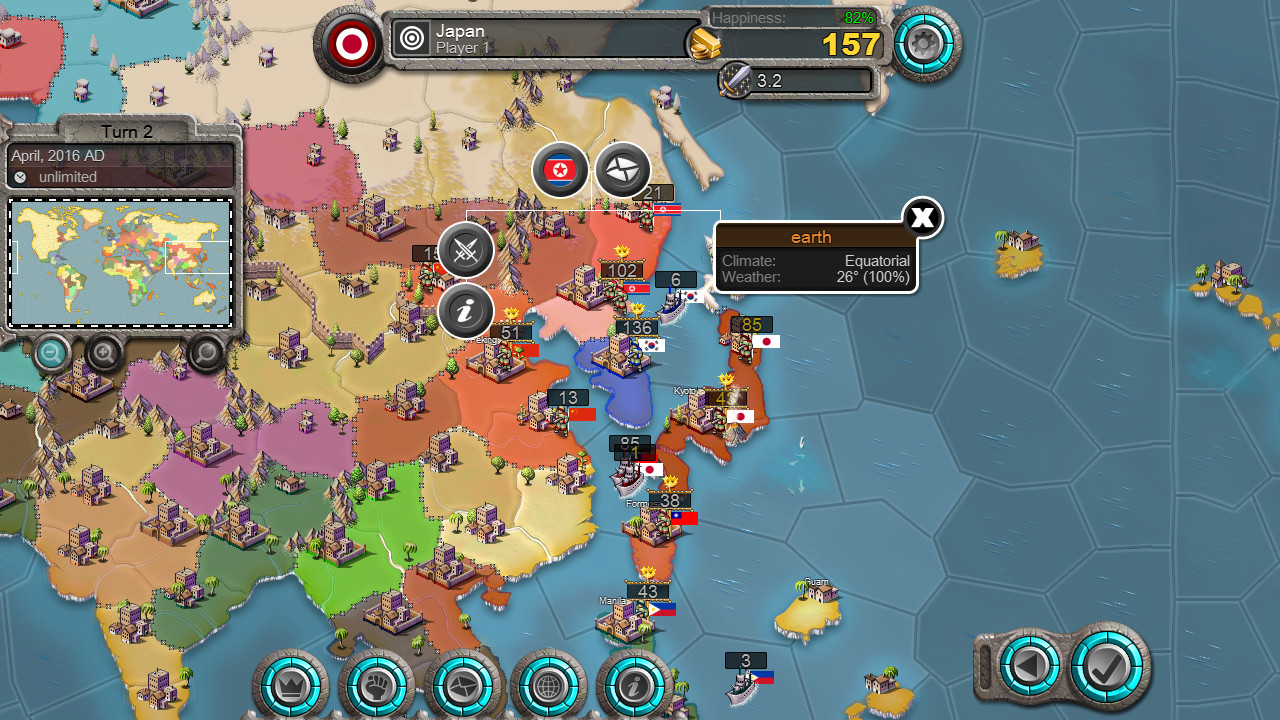Close the earth tooltip with the X
The image size is (1280, 720).
921,218
